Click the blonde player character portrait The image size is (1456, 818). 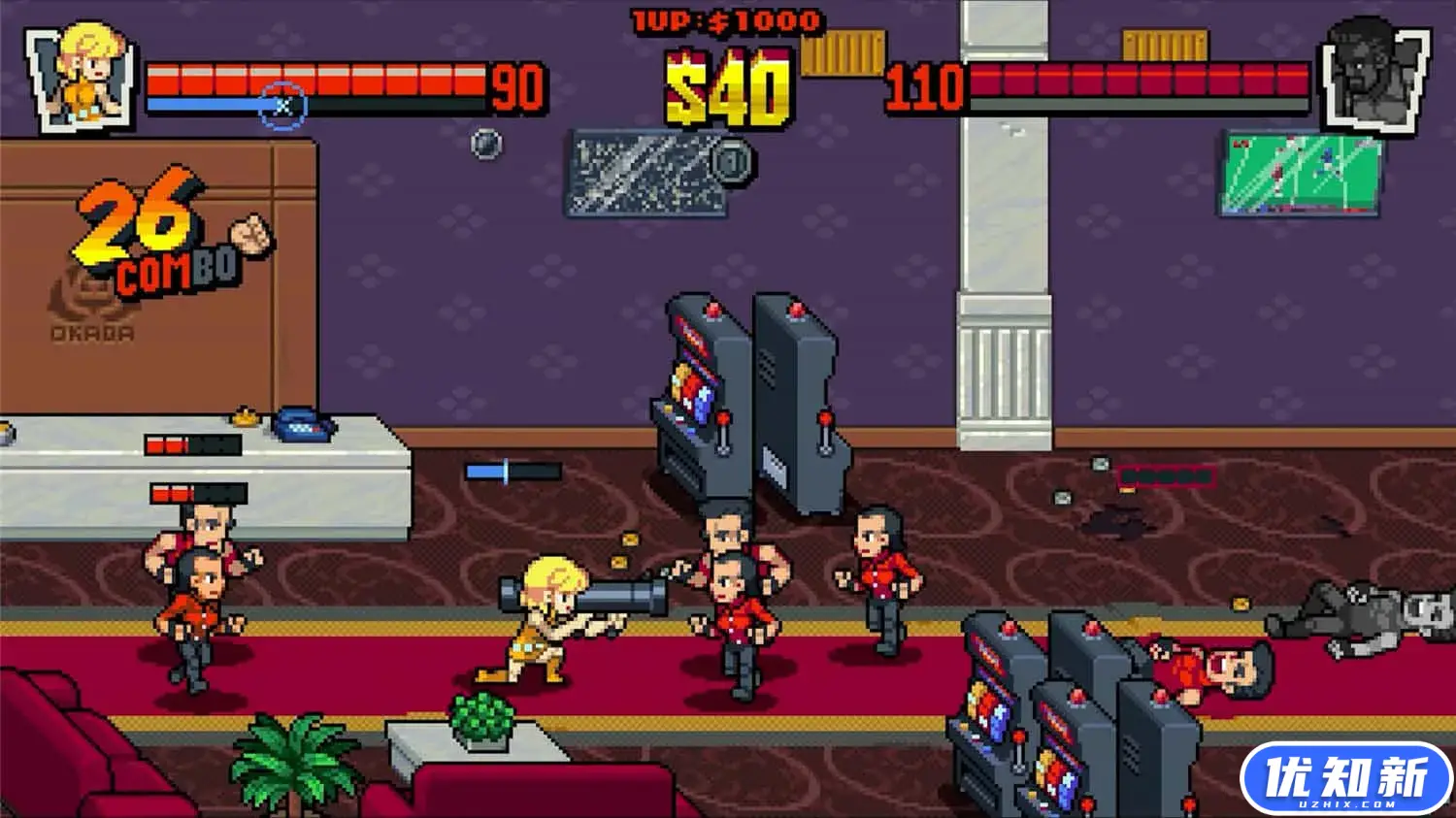point(83,76)
